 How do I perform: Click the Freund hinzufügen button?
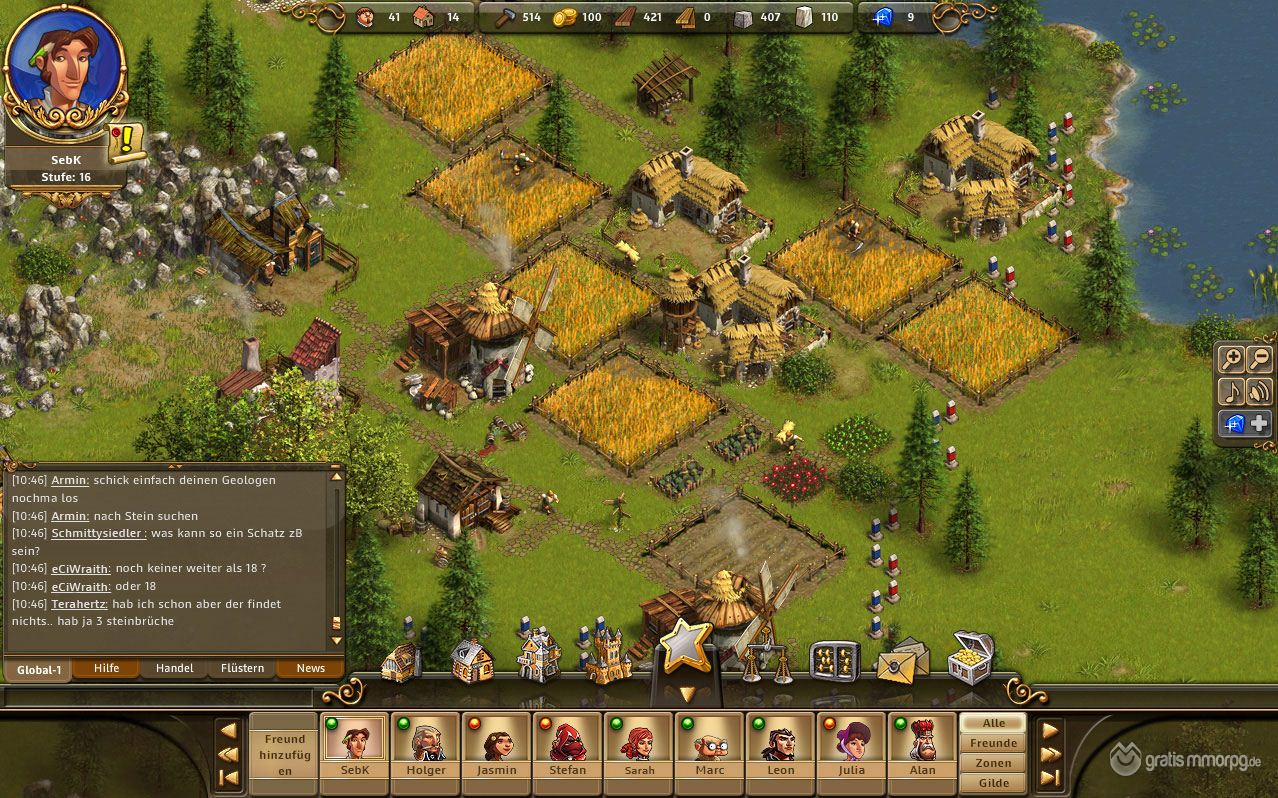[x=285, y=754]
